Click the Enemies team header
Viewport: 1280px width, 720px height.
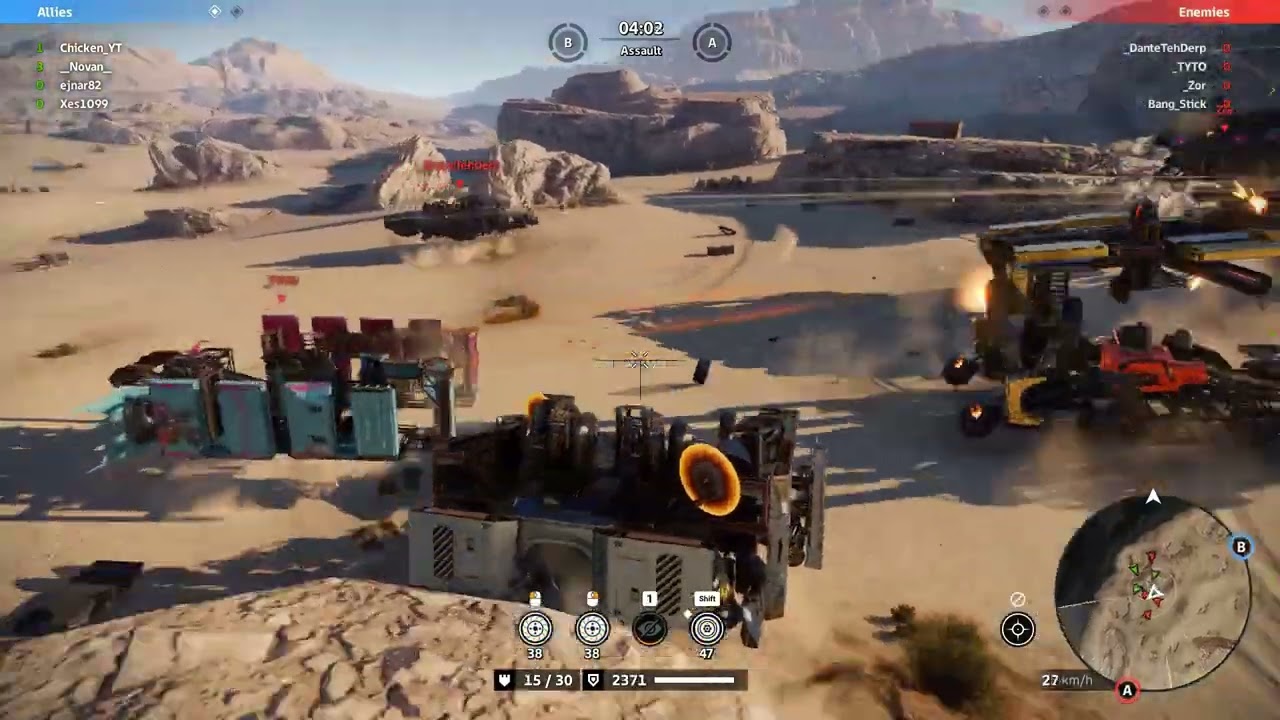(1203, 12)
